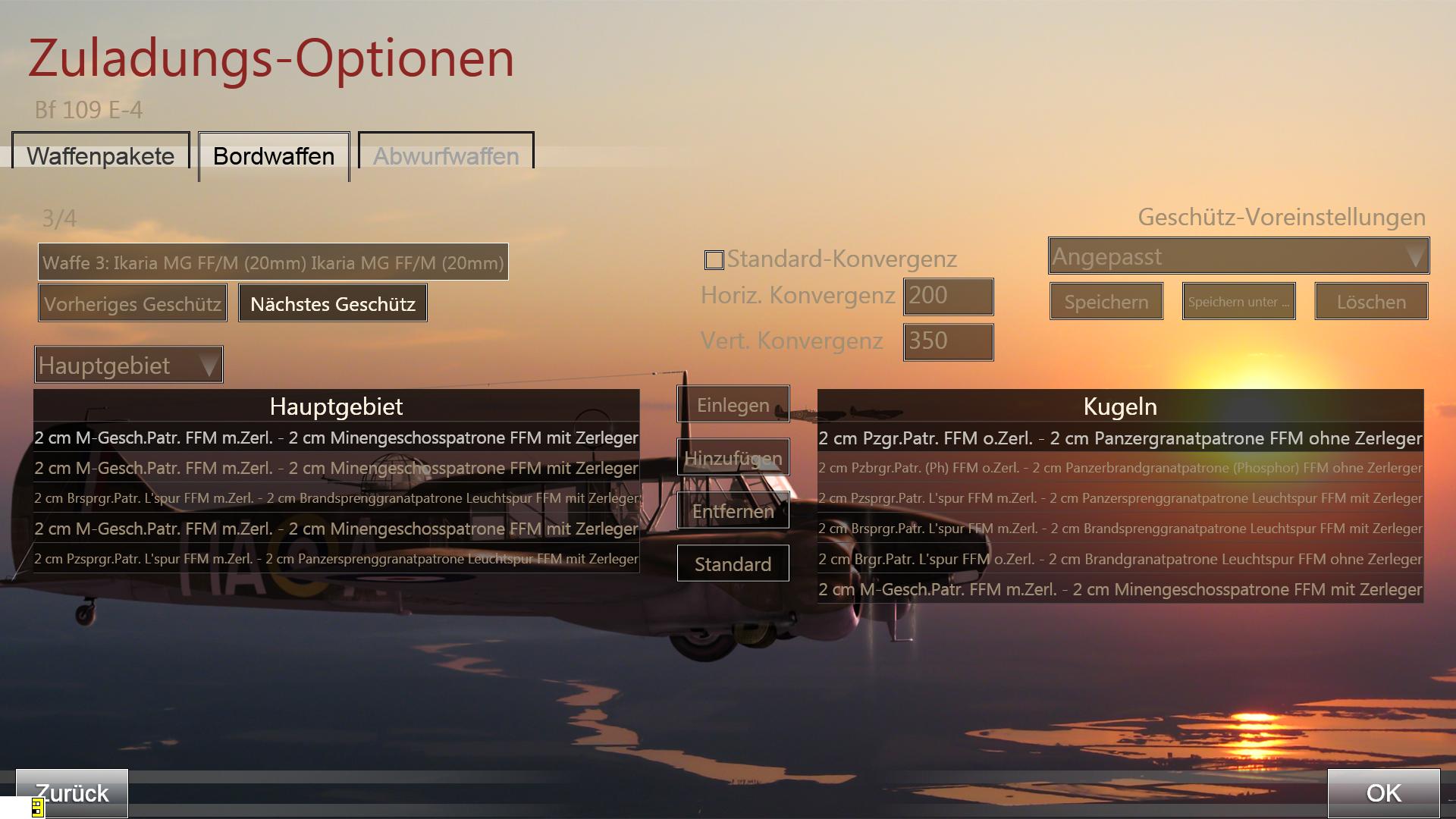Edit the Horiz. Konvergenz field

[948, 296]
